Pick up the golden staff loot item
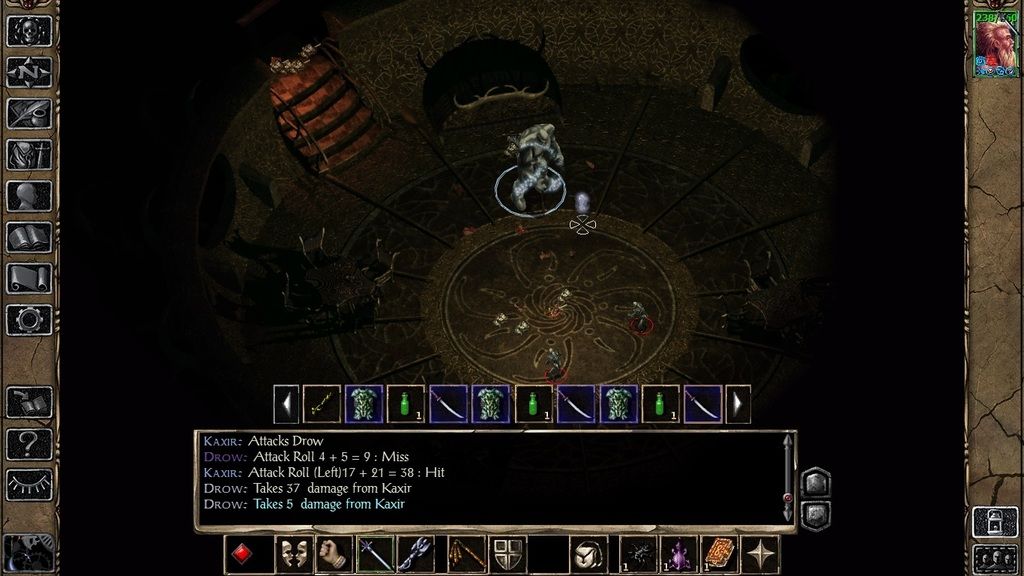The width and height of the screenshot is (1024, 576). coord(322,404)
